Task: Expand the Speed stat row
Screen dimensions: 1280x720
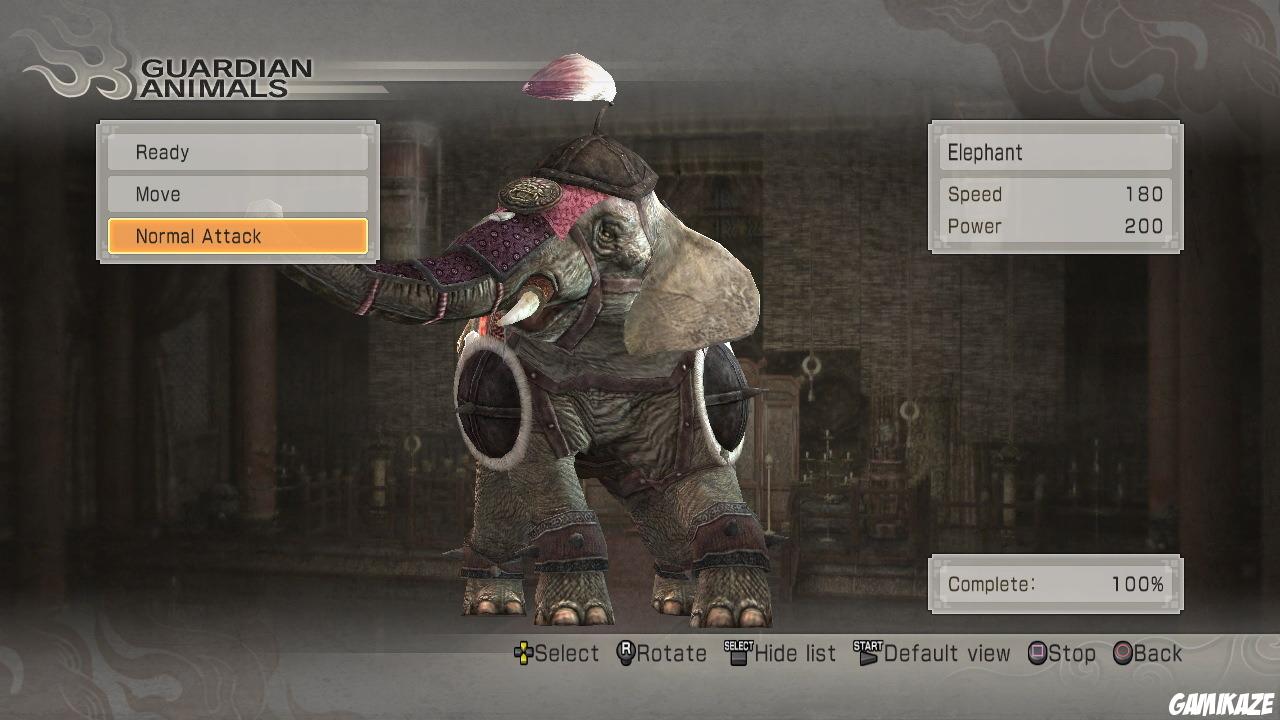Action: (x=1055, y=194)
